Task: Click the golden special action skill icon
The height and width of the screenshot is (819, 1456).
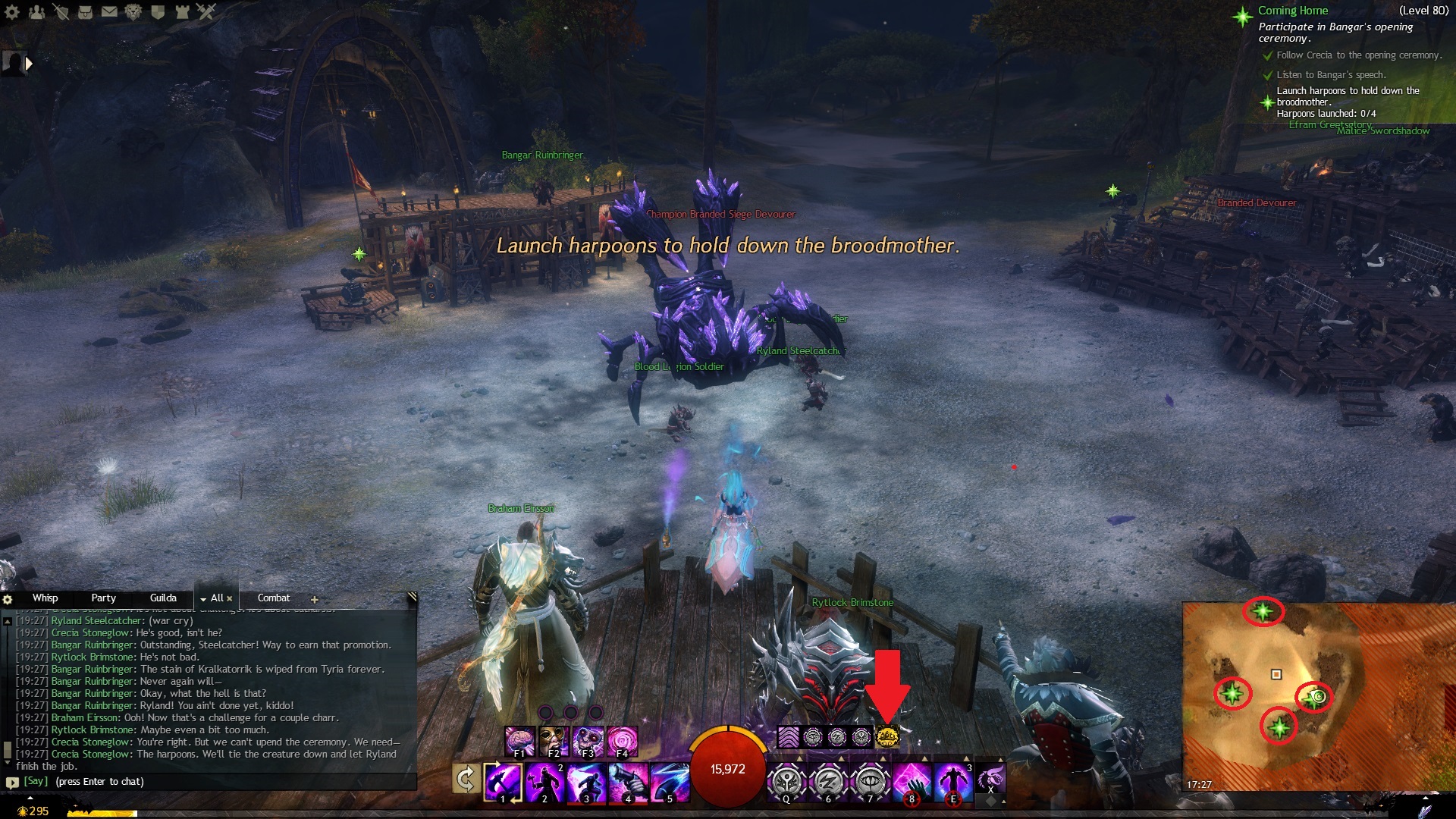Action: pos(886,736)
